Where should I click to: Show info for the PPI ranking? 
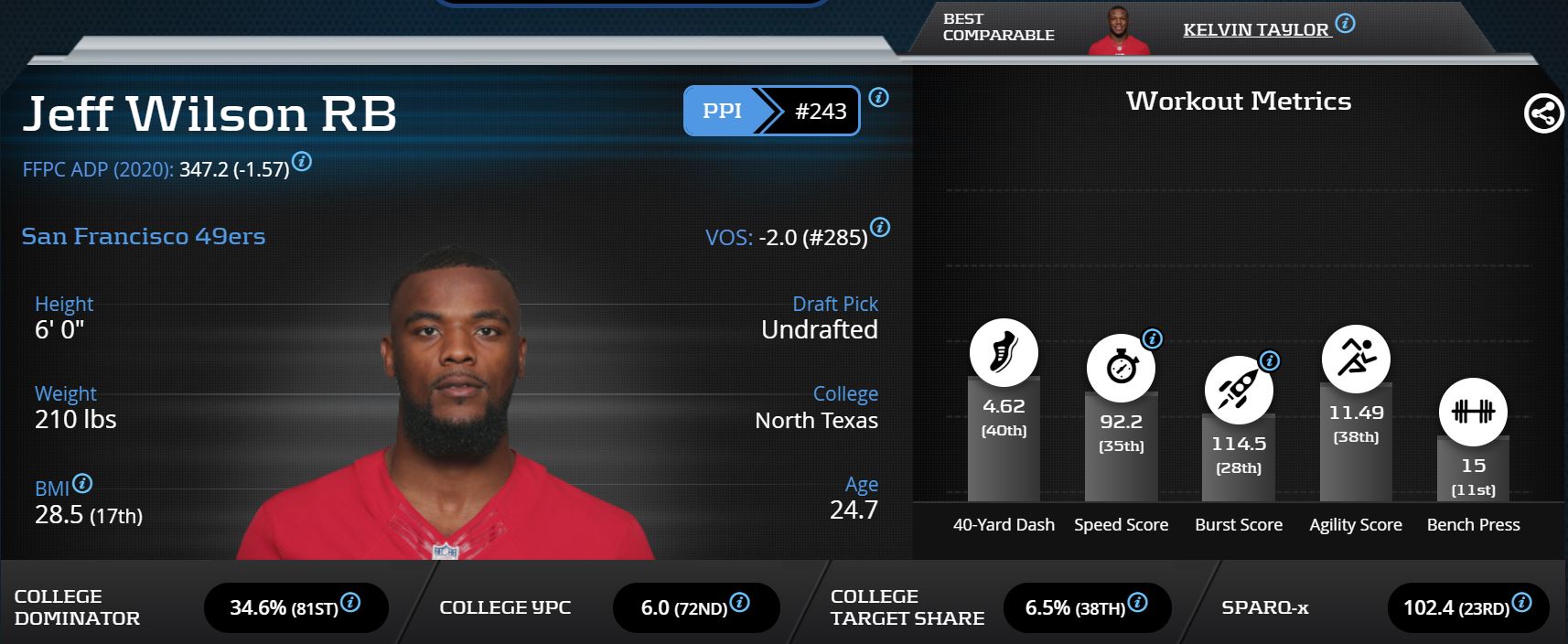tap(878, 97)
